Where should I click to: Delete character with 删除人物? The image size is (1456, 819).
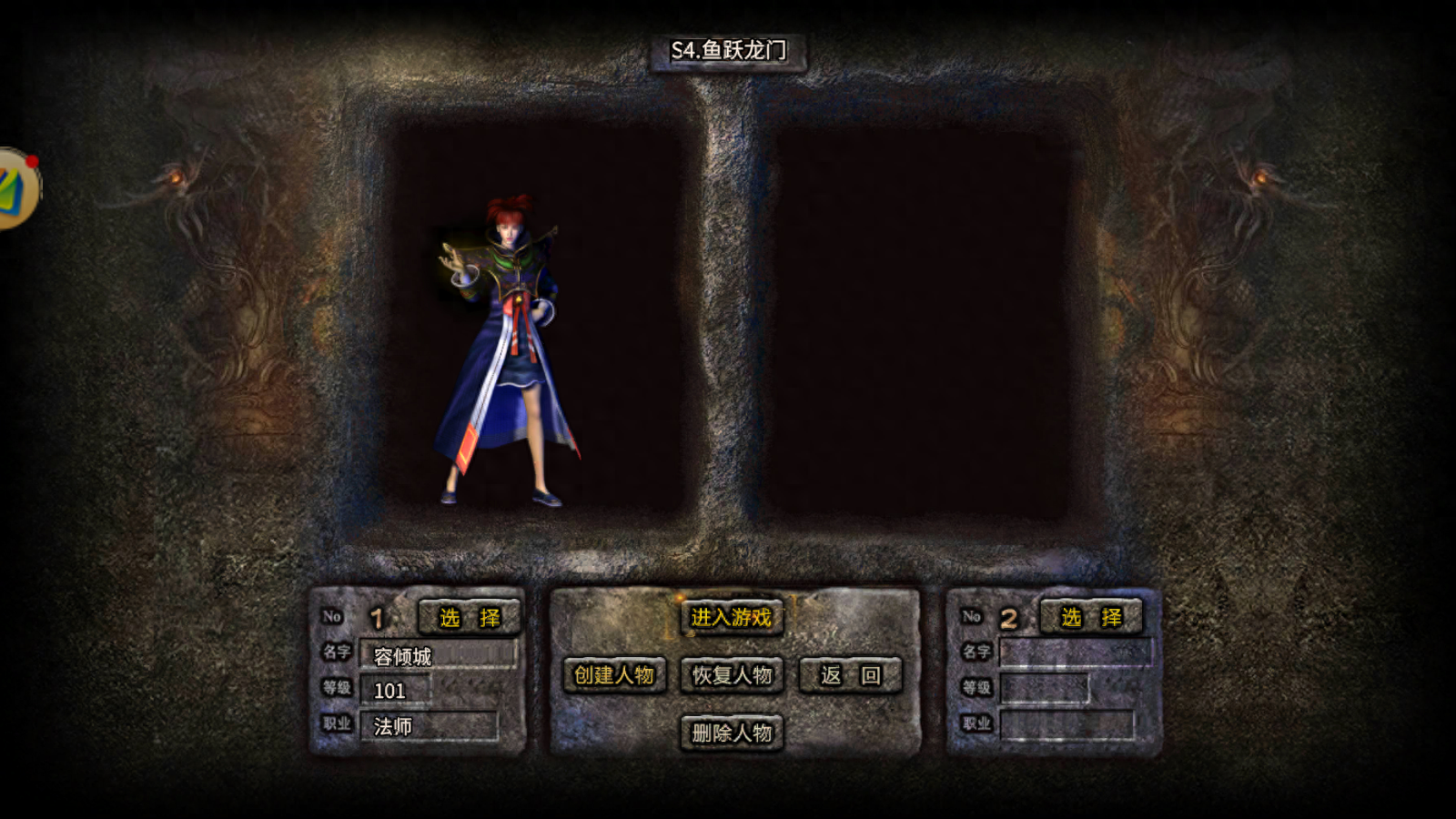(732, 733)
